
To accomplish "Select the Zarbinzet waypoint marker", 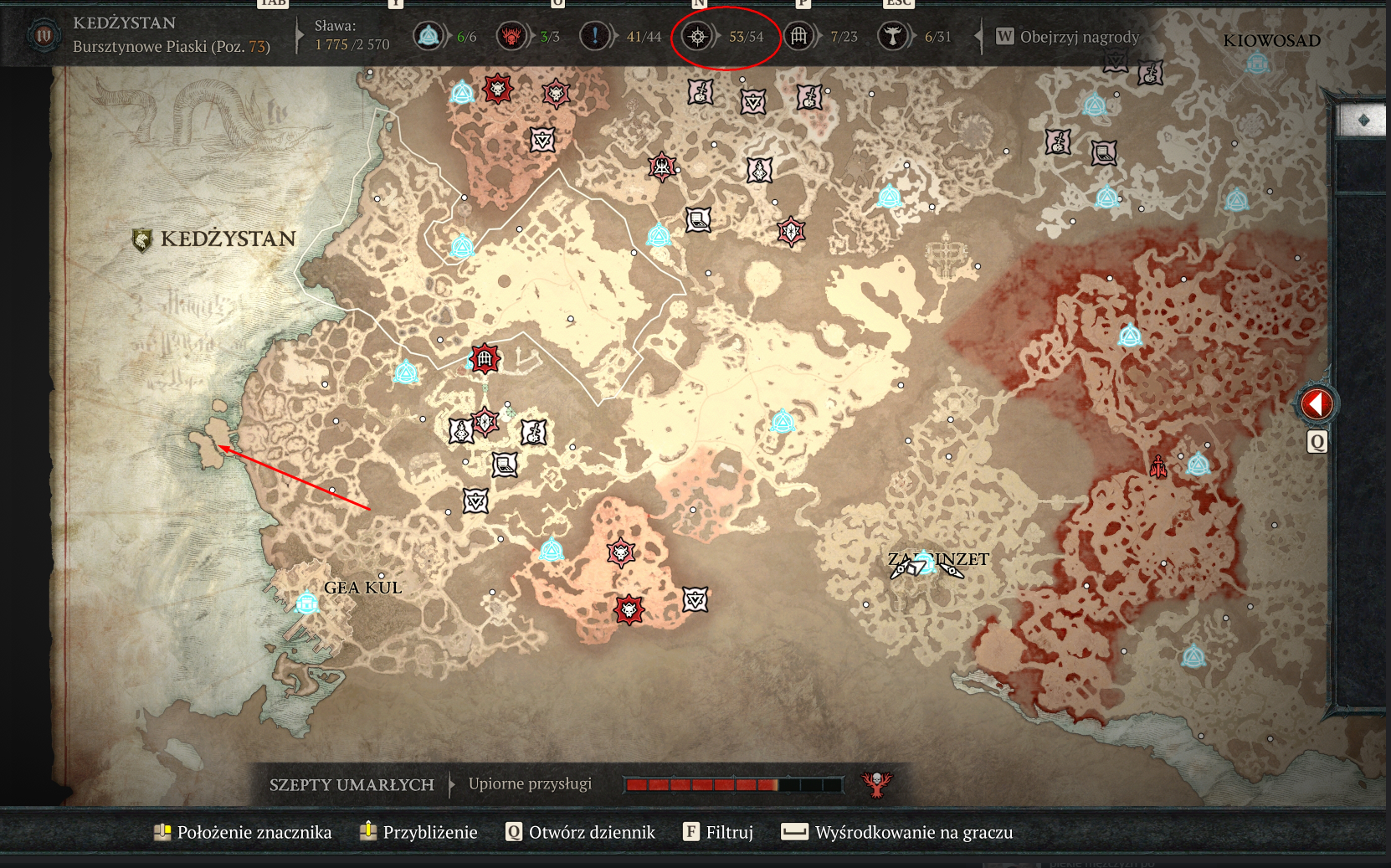I will pos(925,561).
